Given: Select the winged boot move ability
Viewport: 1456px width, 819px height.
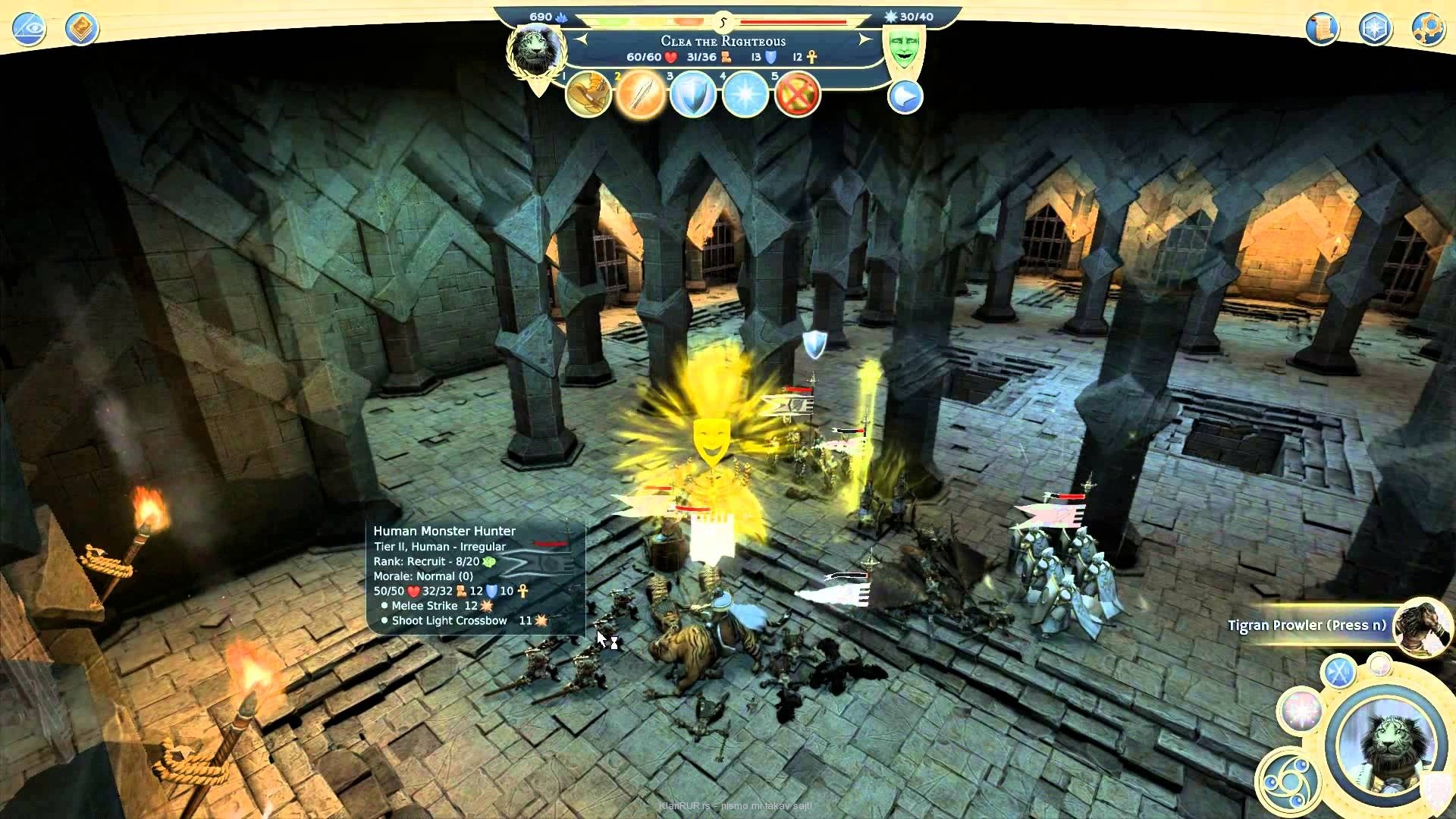Looking at the screenshot, I should (x=588, y=96).
